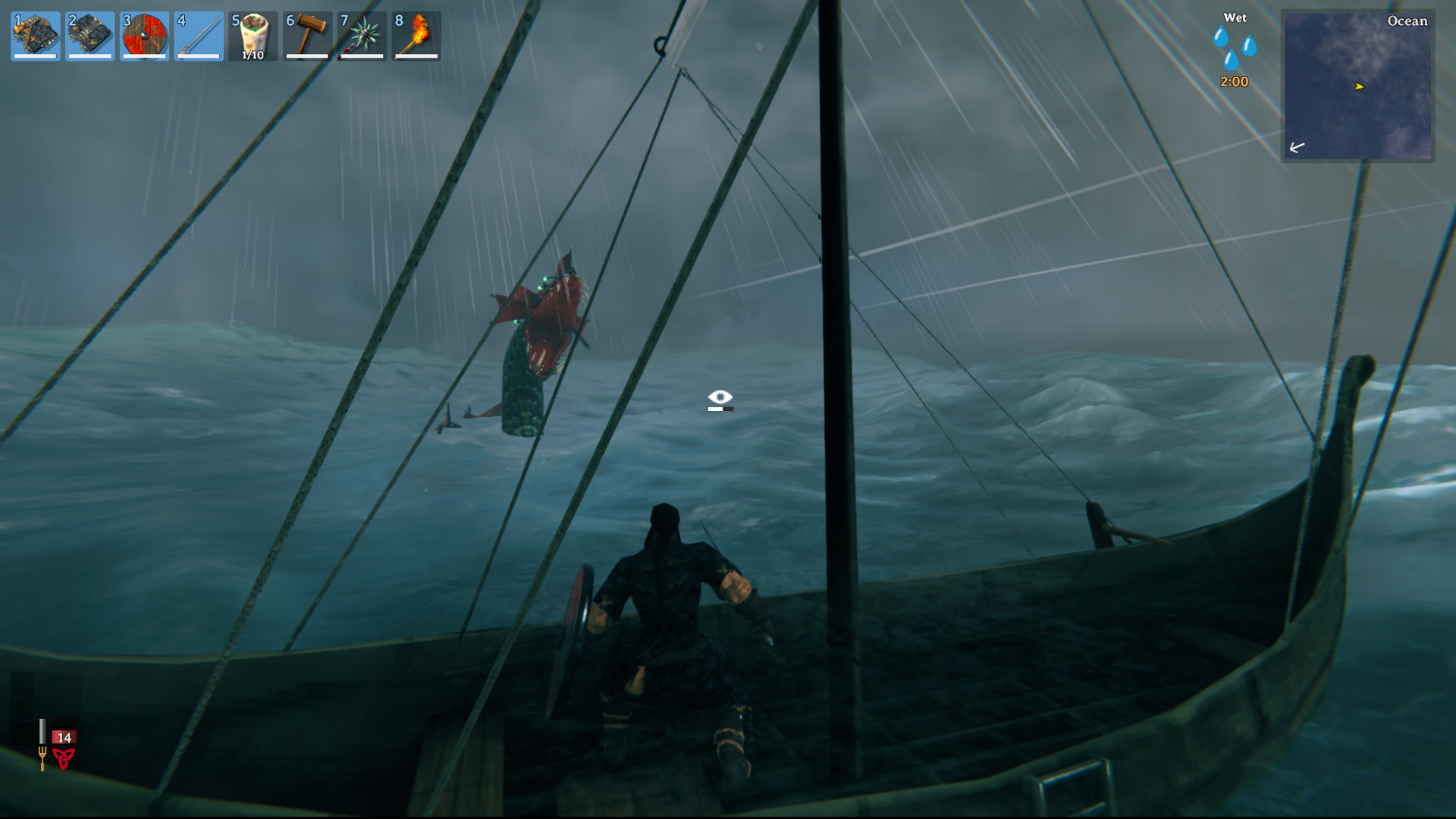Eat the wrap food item in slot 5

[253, 36]
